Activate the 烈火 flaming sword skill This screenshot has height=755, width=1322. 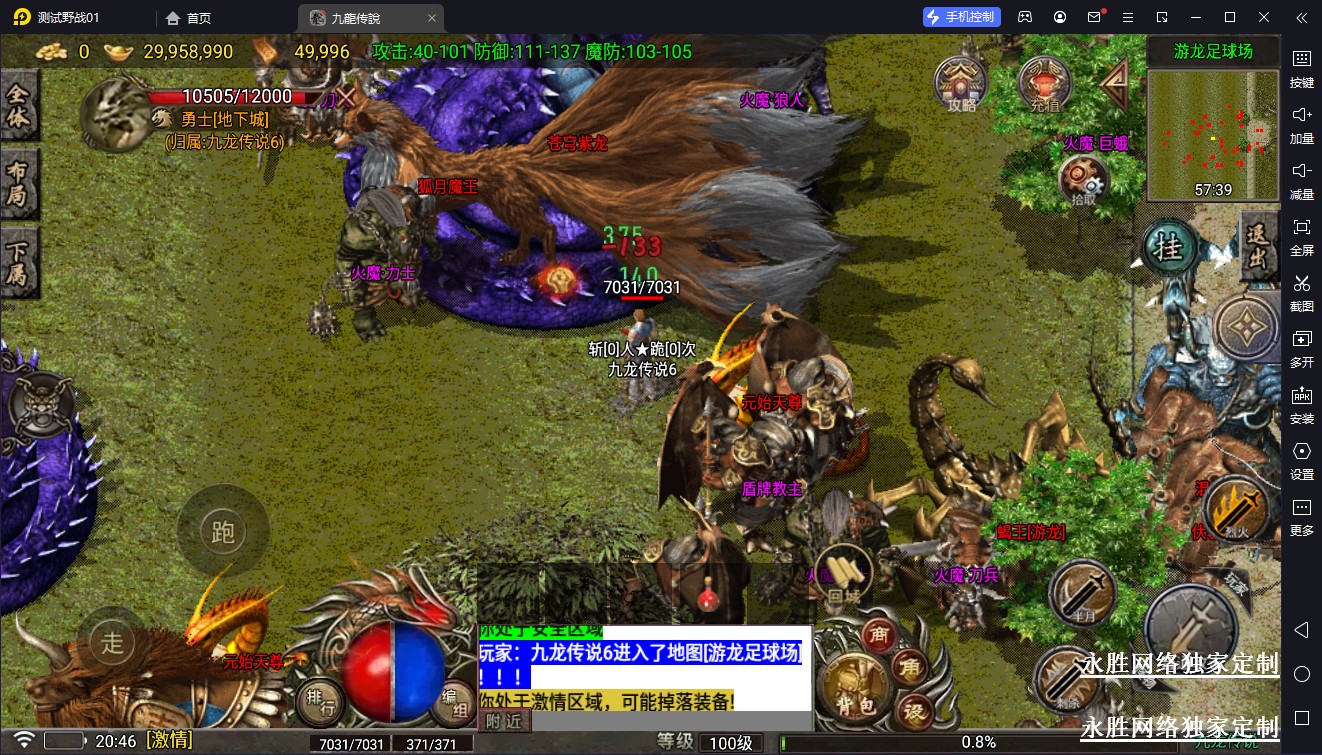click(1236, 509)
